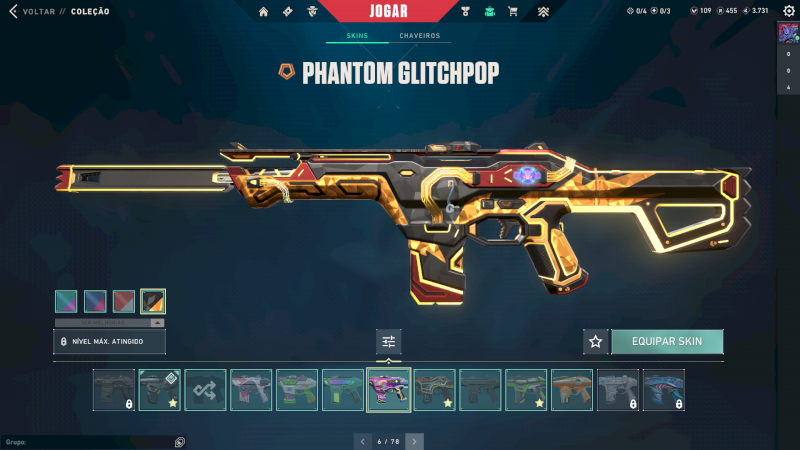
Task: Choose the orange Phantom skin thumbnail
Action: click(x=572, y=390)
